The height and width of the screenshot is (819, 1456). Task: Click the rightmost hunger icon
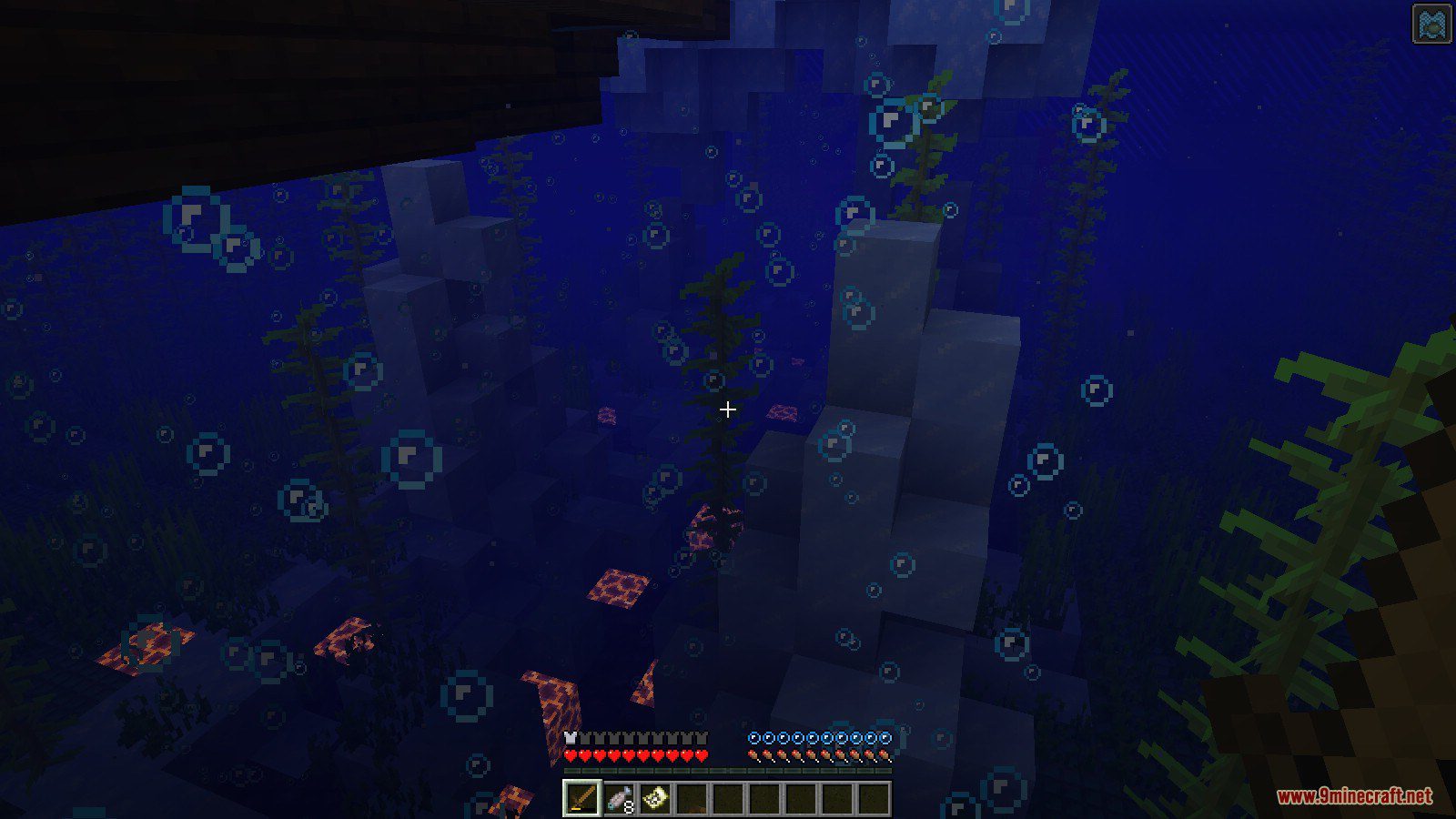pyautogui.click(x=883, y=757)
